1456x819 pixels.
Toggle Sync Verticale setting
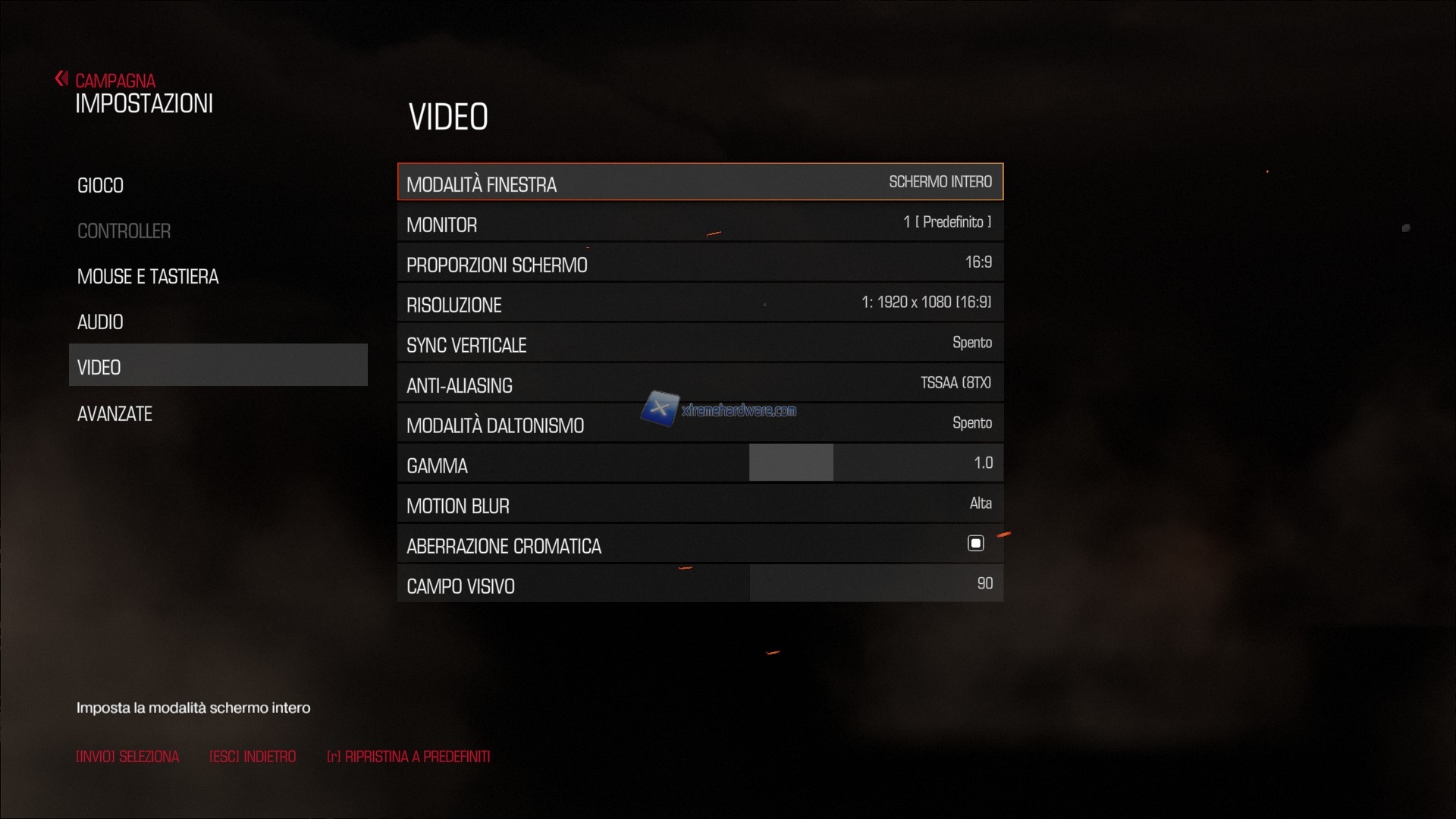(x=700, y=344)
